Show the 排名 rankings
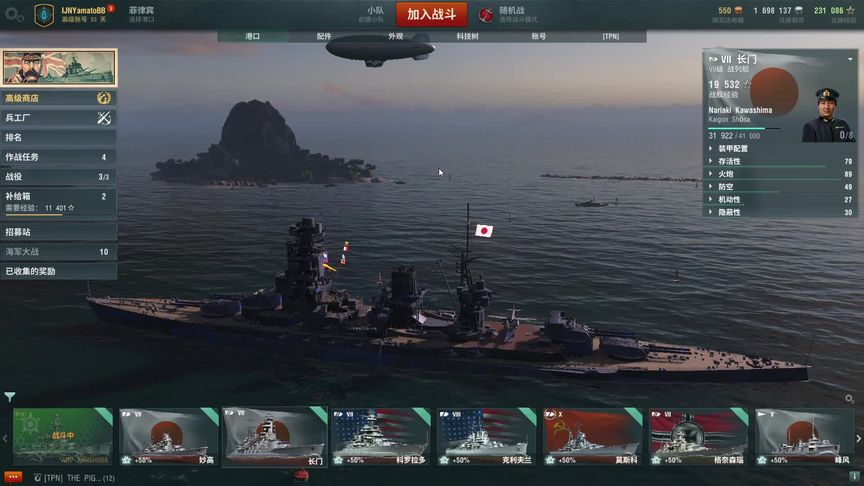The width and height of the screenshot is (864, 486). click(58, 137)
